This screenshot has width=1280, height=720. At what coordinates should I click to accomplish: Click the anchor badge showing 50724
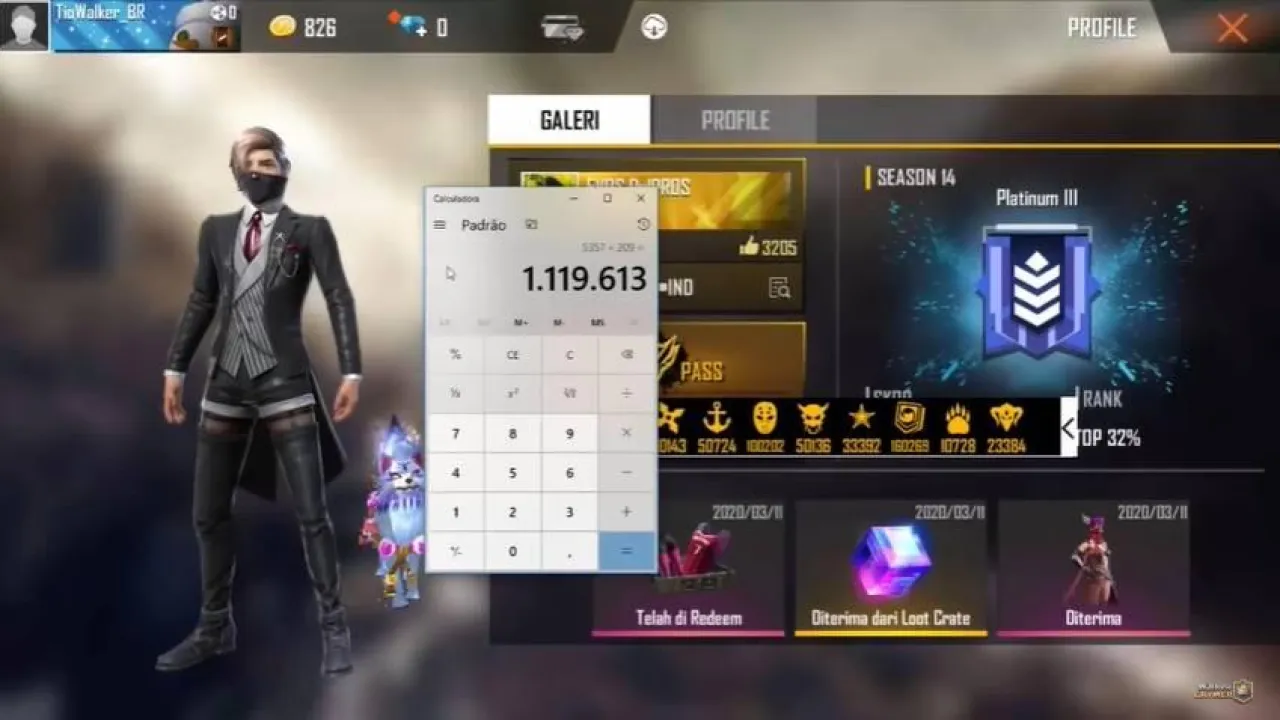(x=716, y=421)
